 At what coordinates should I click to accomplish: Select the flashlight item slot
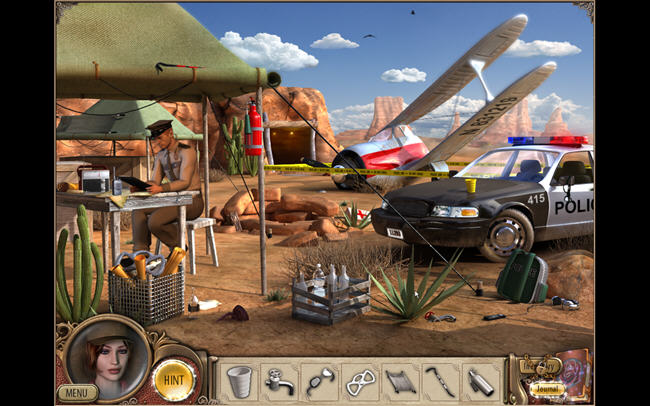pos(480,380)
